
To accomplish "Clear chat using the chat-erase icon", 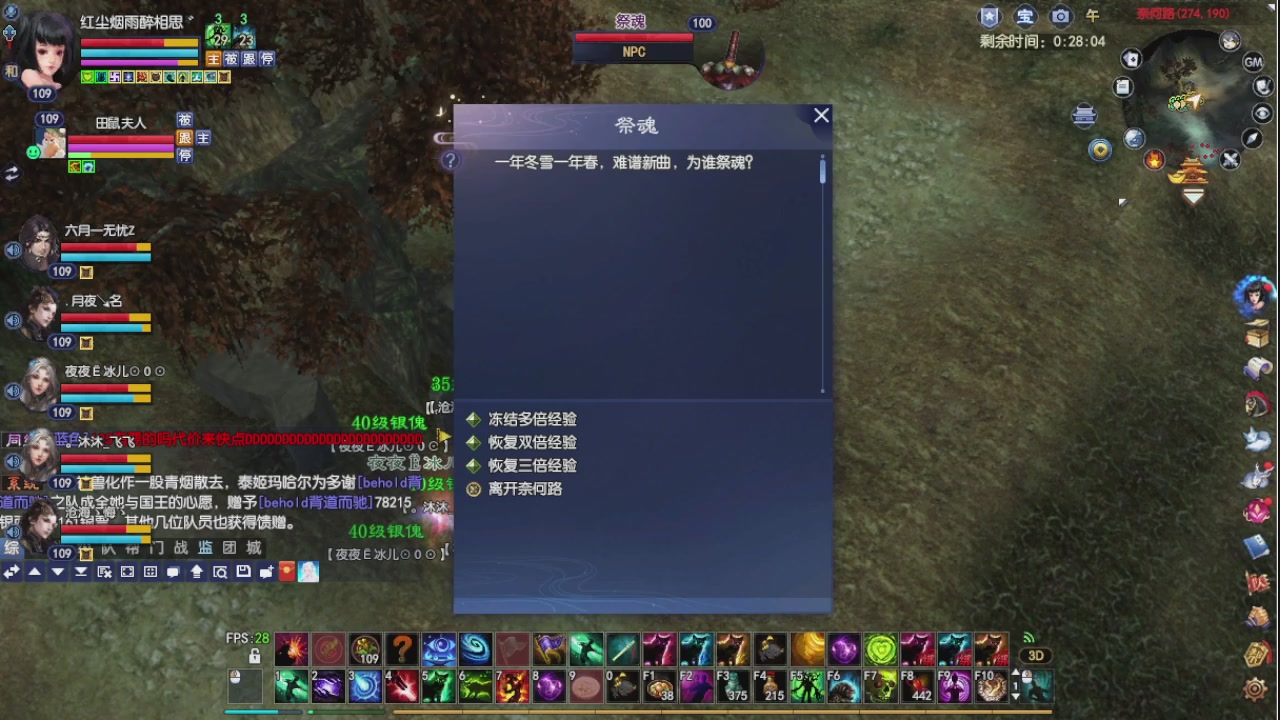I will [x=104, y=571].
